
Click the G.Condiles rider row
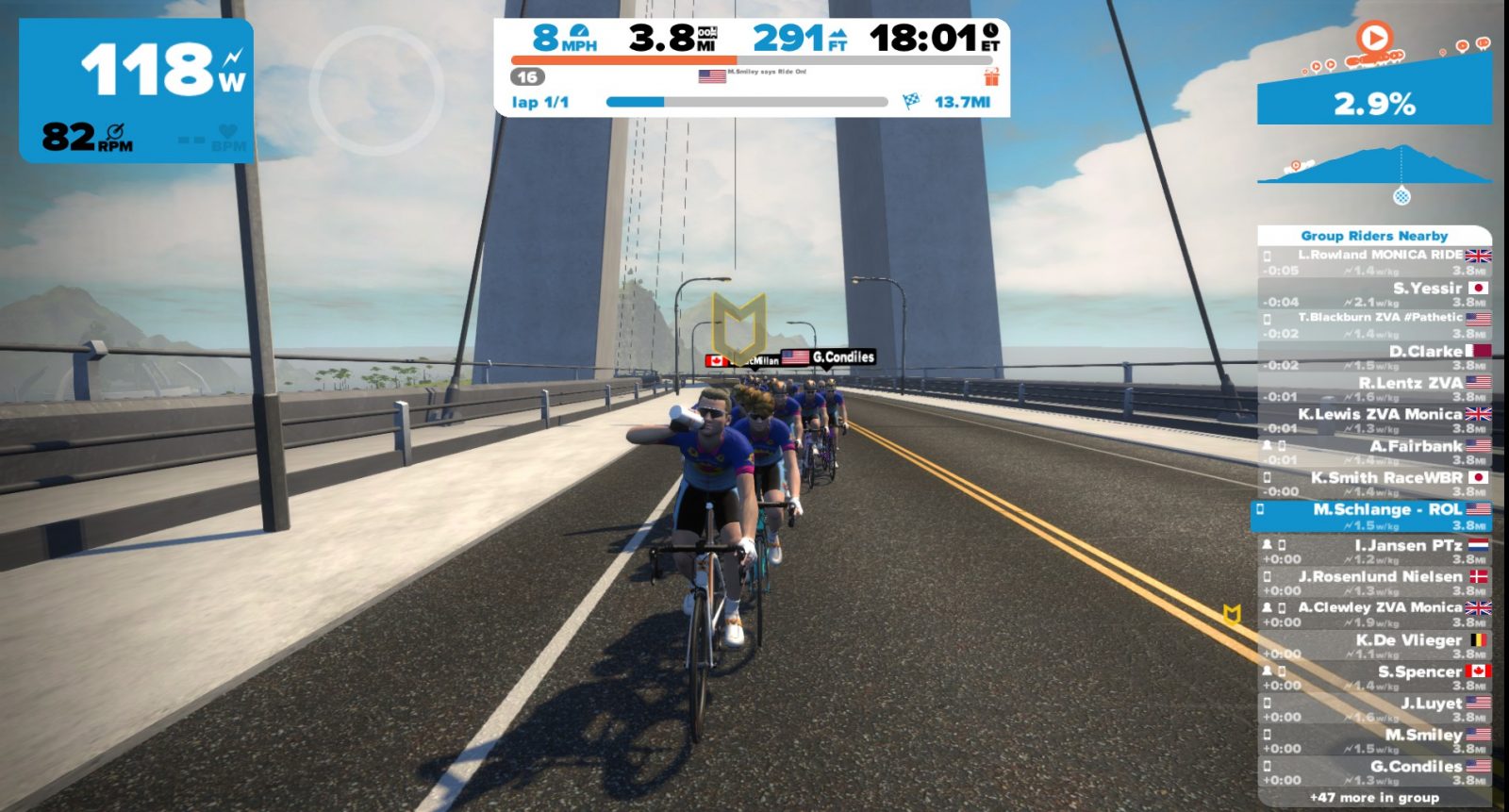pyautogui.click(x=1374, y=772)
